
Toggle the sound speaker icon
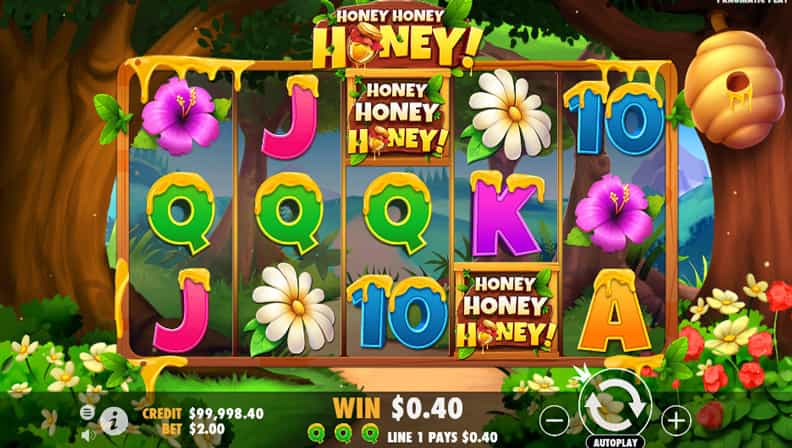tap(87, 435)
